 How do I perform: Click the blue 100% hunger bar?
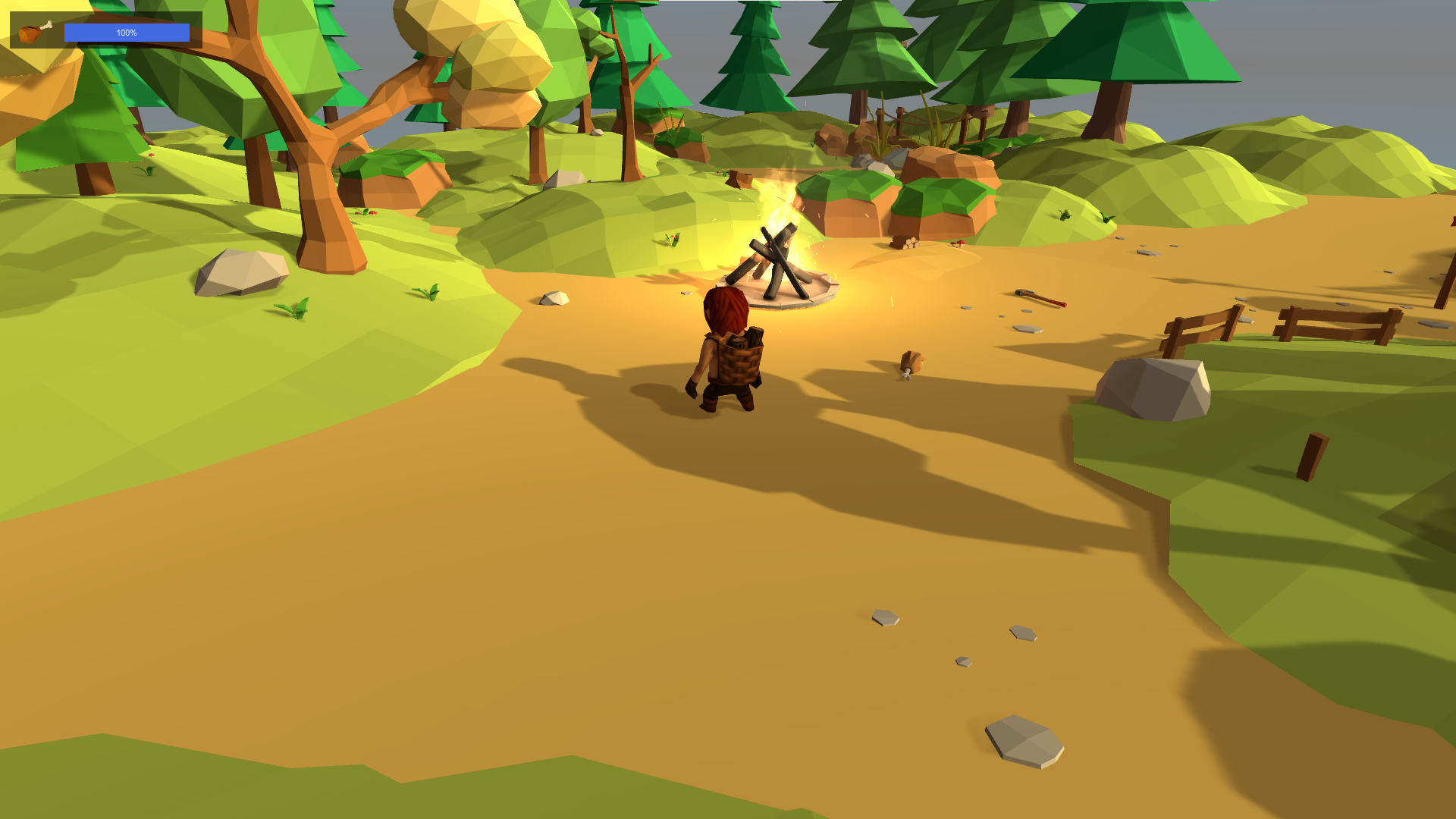pyautogui.click(x=127, y=33)
